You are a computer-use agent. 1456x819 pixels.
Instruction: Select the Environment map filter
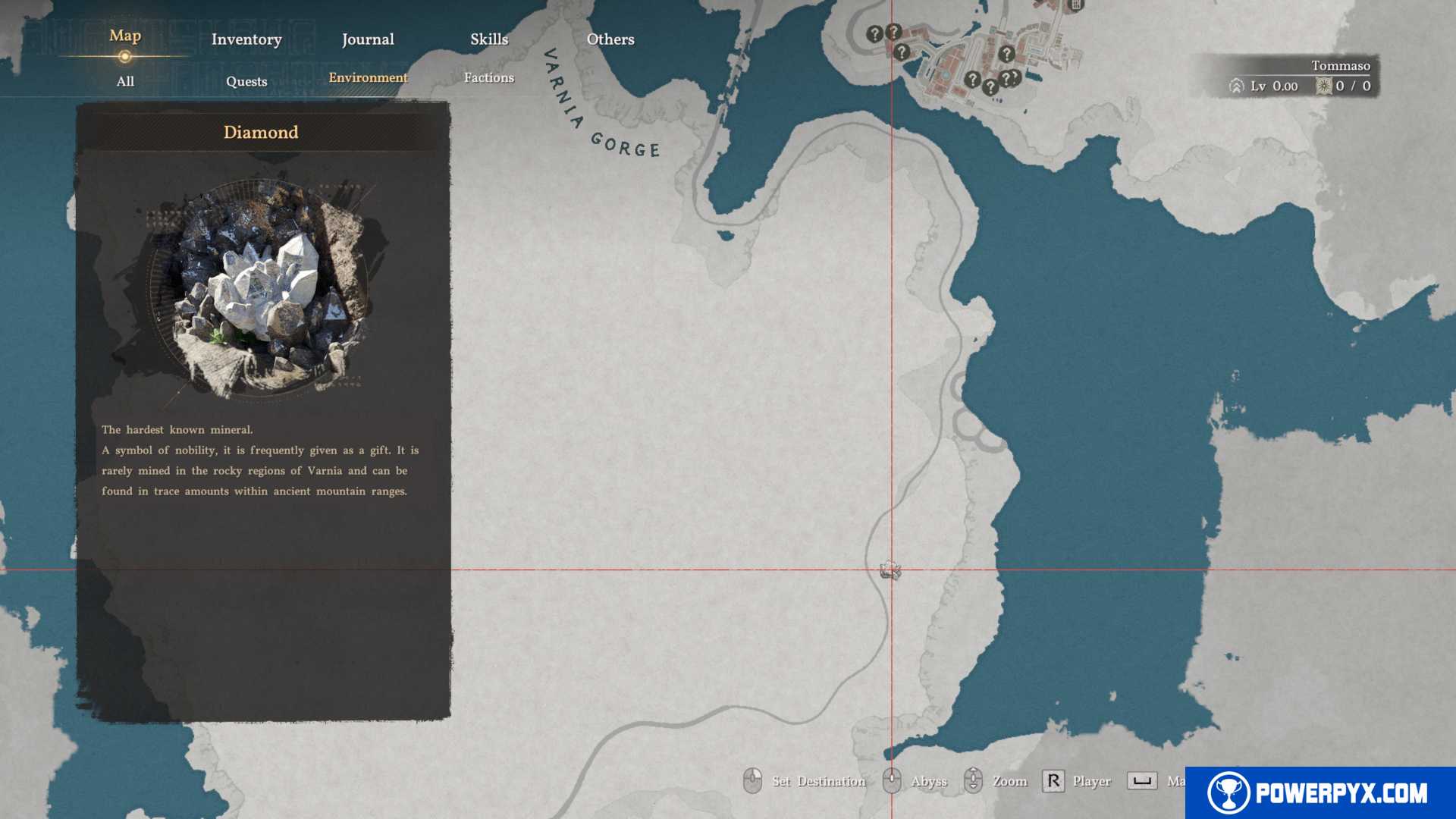coord(368,77)
